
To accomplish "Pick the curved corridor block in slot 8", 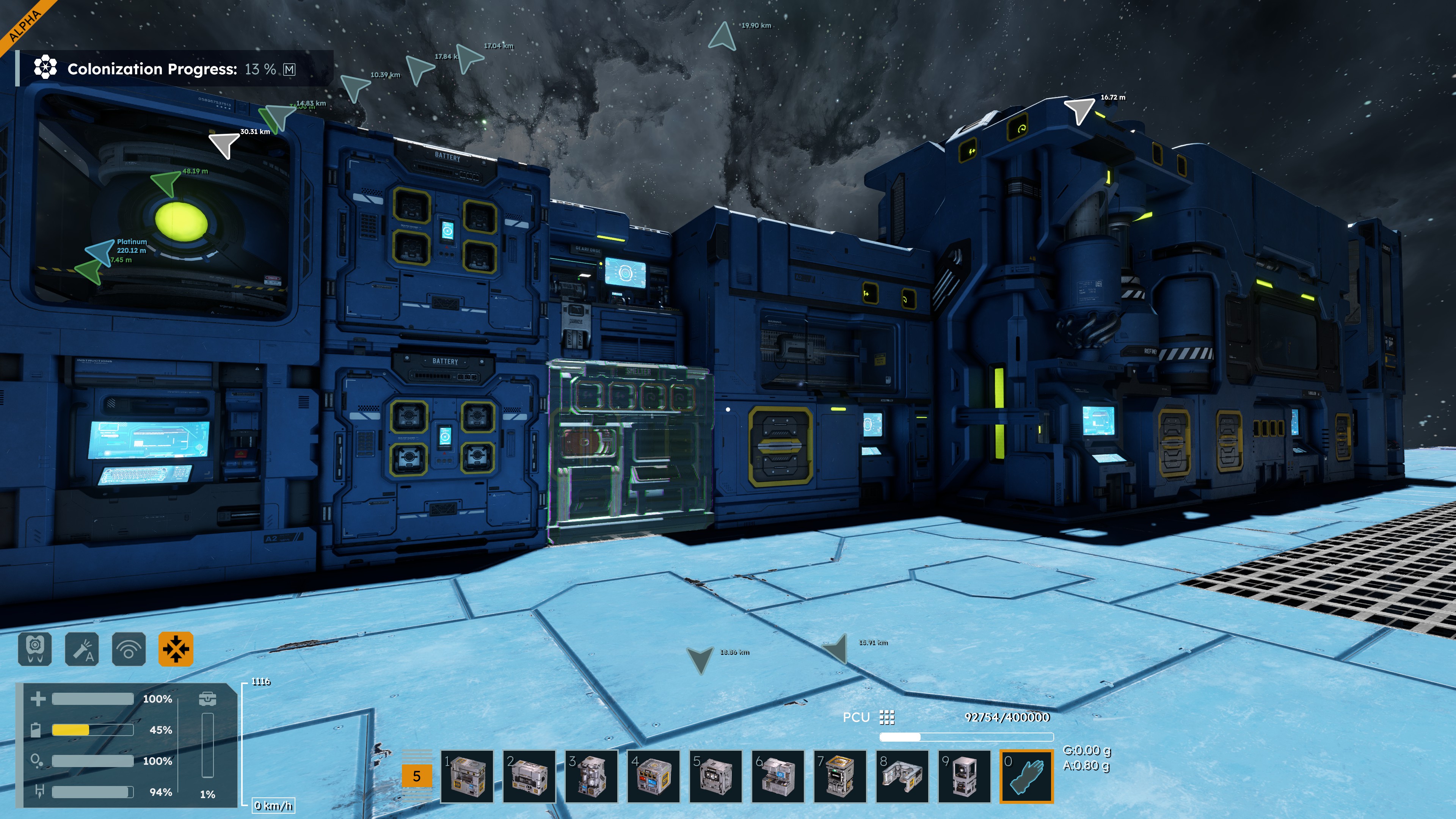I will click(x=902, y=776).
